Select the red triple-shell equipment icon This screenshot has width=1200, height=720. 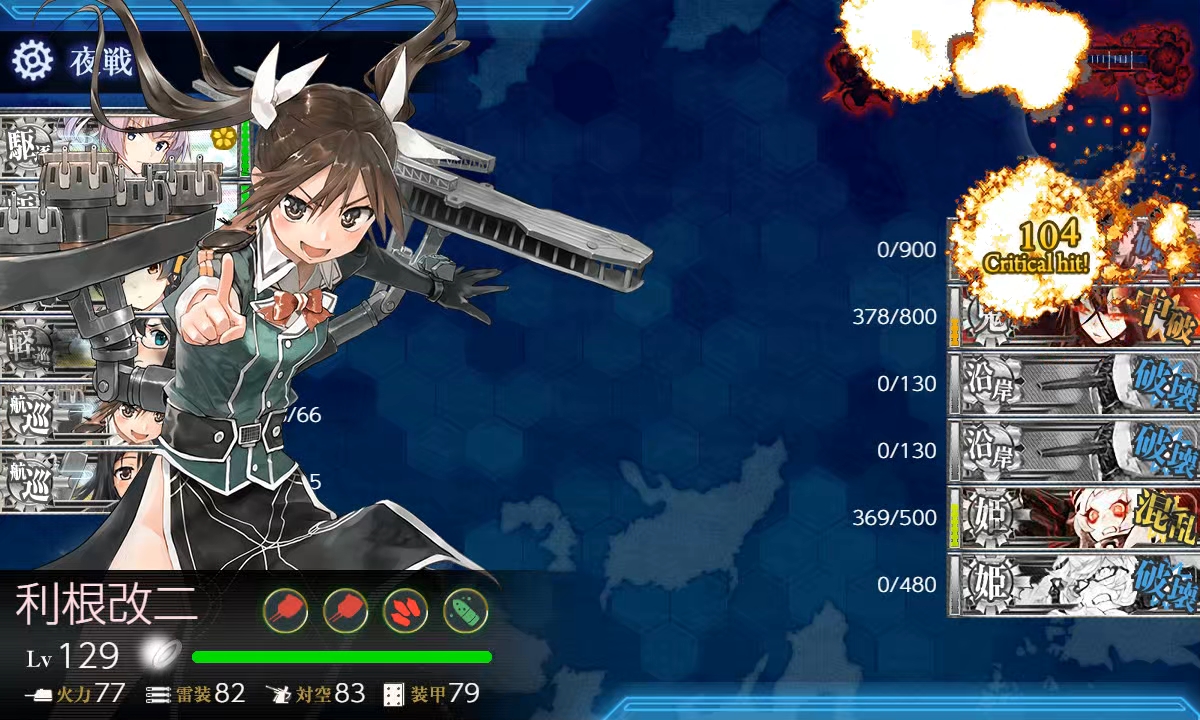click(x=405, y=609)
